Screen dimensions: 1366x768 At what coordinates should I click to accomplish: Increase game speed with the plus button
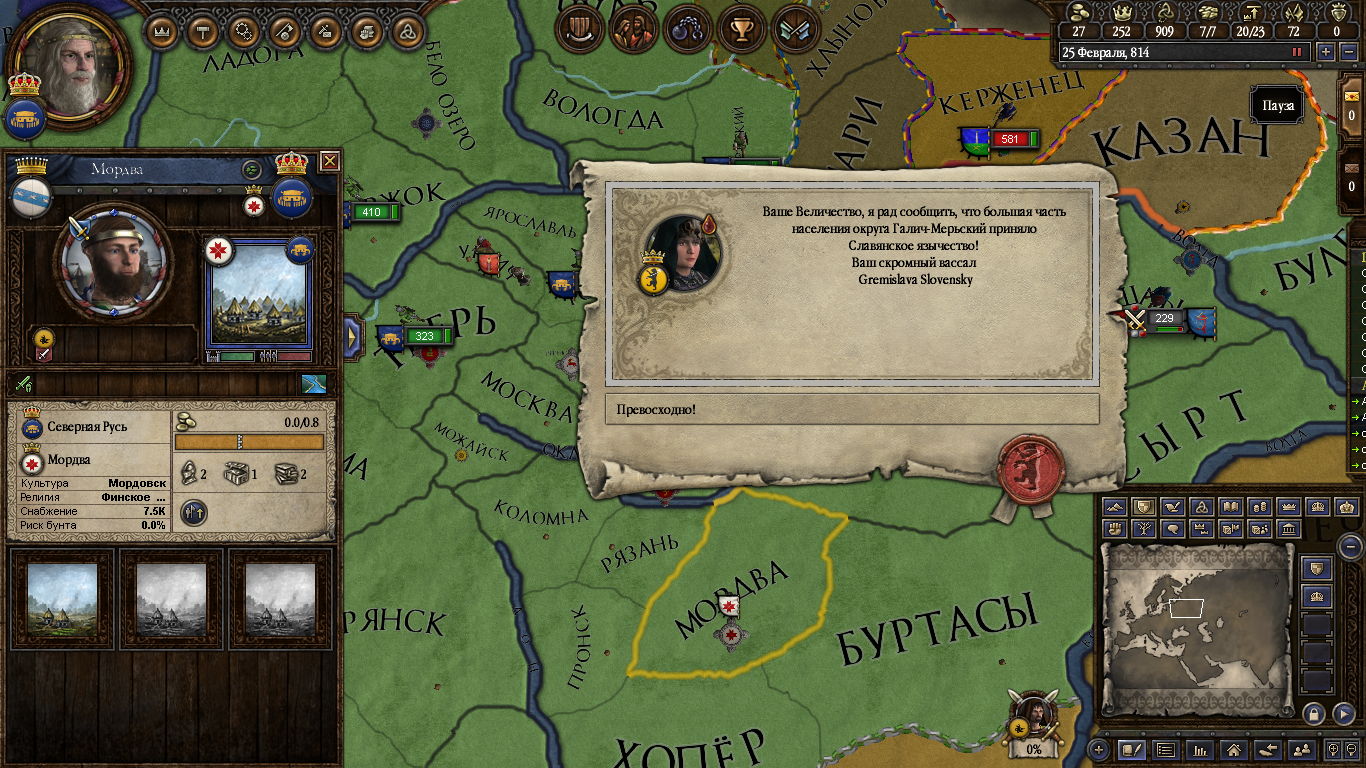1326,52
